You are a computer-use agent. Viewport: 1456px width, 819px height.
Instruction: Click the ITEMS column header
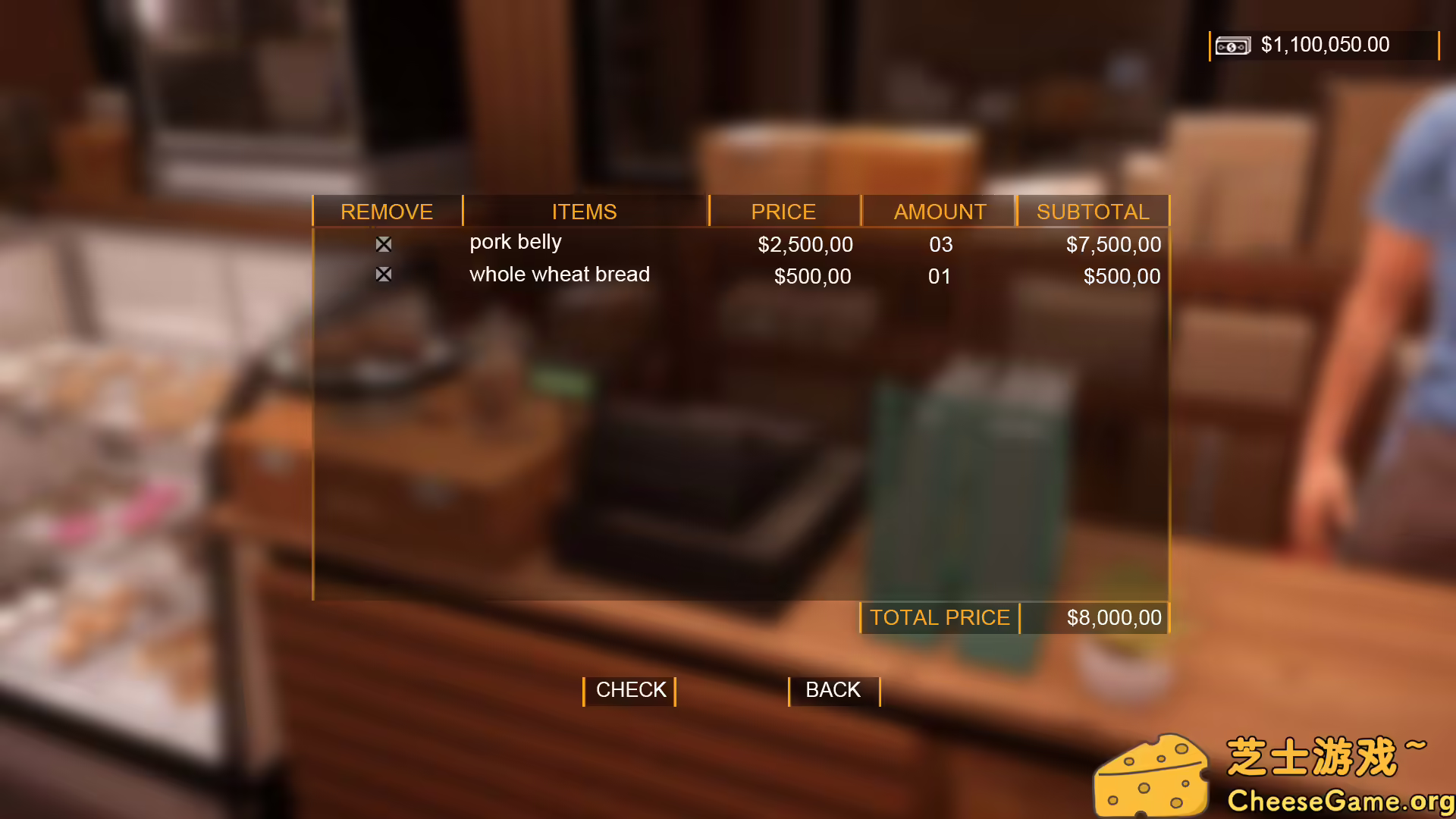coord(585,212)
